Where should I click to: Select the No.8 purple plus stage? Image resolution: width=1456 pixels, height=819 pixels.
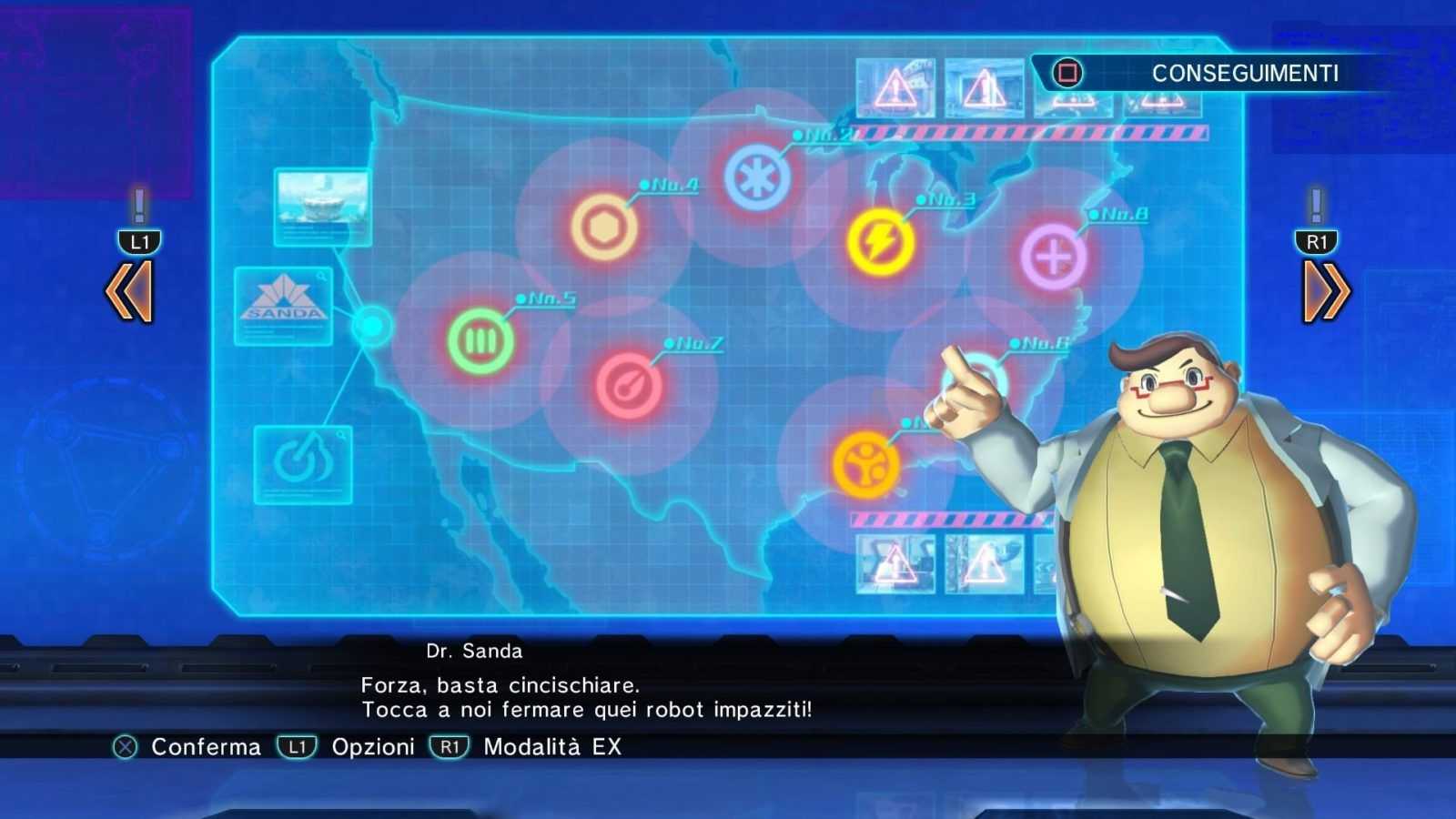pos(1053,258)
